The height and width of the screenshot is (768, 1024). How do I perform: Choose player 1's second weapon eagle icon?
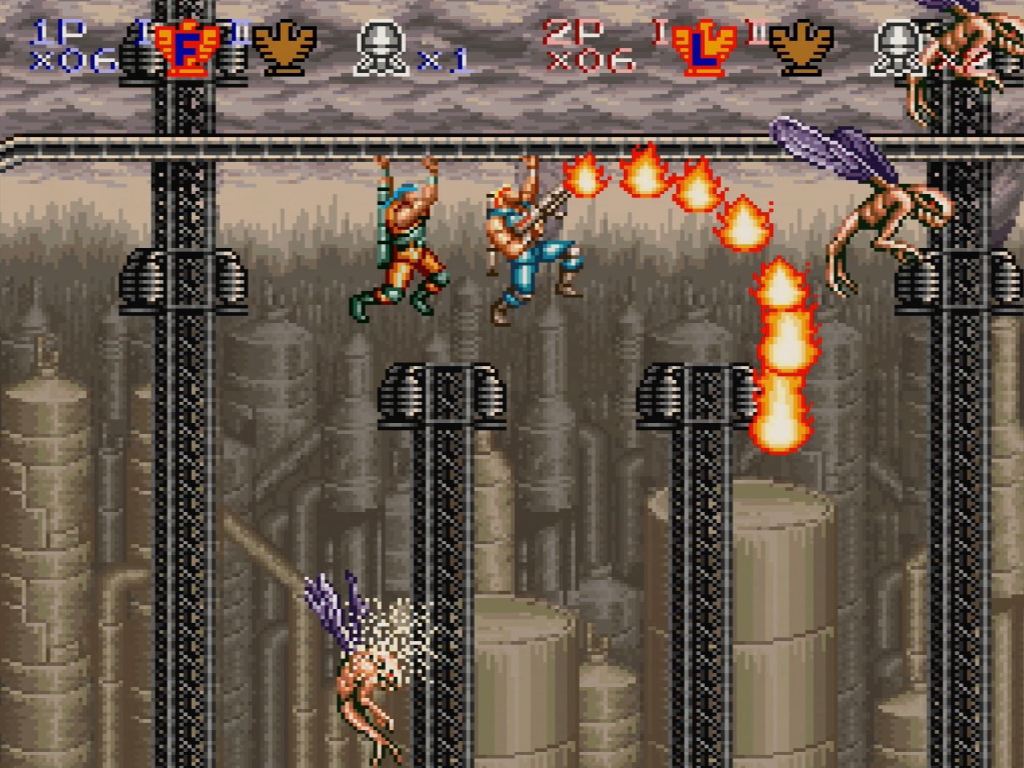[x=284, y=46]
